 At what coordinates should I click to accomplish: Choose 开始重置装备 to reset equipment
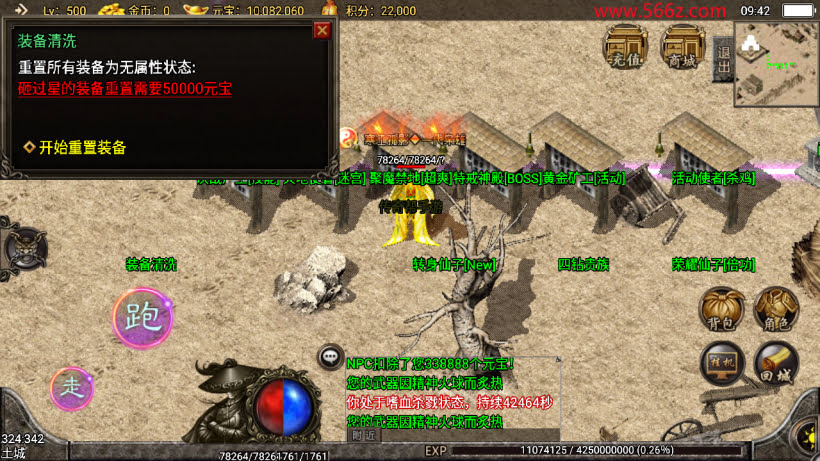[x=82, y=147]
